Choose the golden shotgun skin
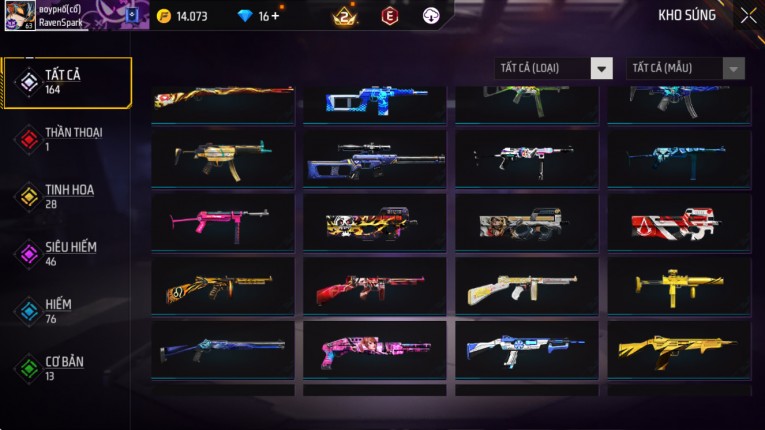 click(679, 349)
